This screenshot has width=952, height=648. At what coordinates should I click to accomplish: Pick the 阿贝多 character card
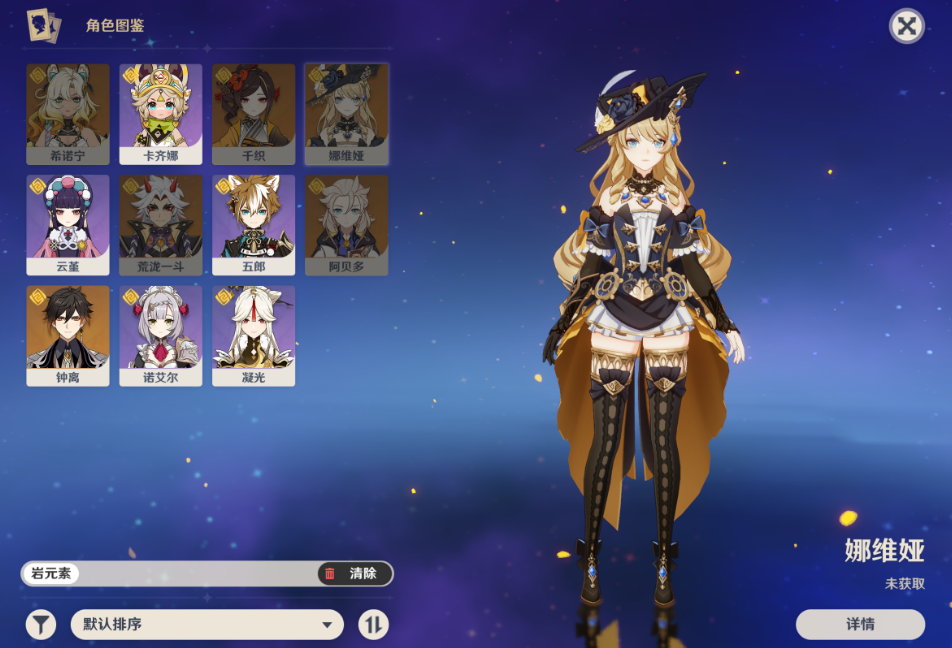coord(346,224)
